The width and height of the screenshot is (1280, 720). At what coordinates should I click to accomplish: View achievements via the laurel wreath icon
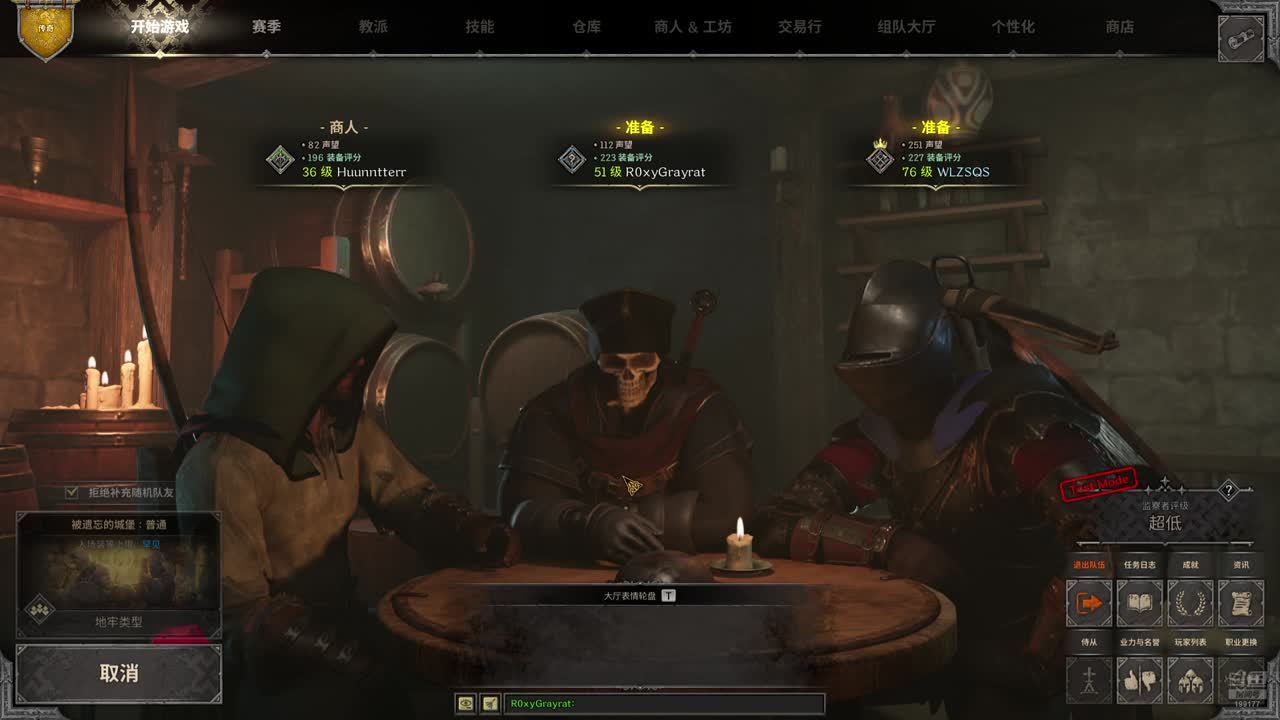pyautogui.click(x=1190, y=603)
